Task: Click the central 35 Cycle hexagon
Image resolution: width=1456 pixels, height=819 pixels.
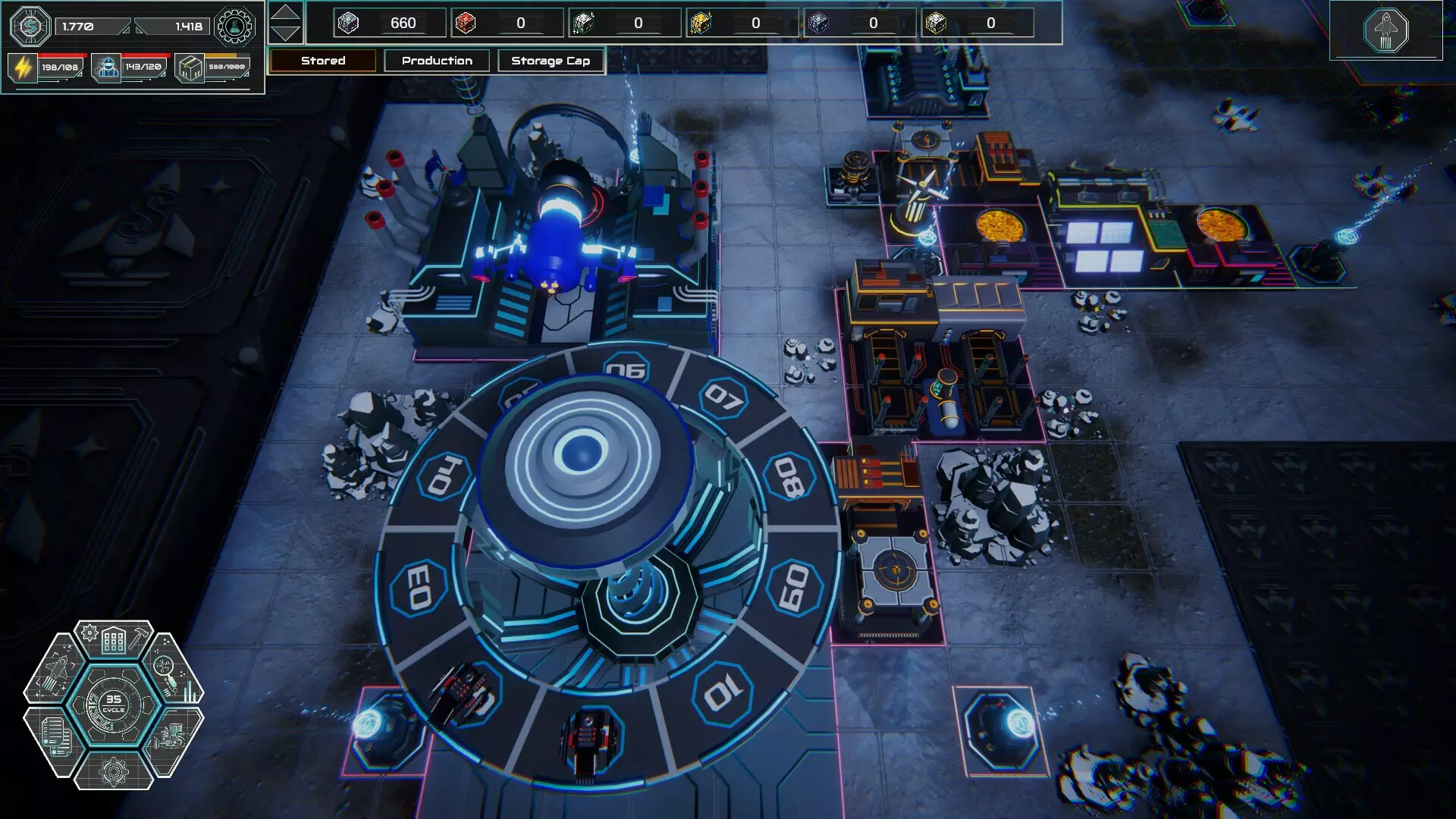Action: [x=114, y=704]
